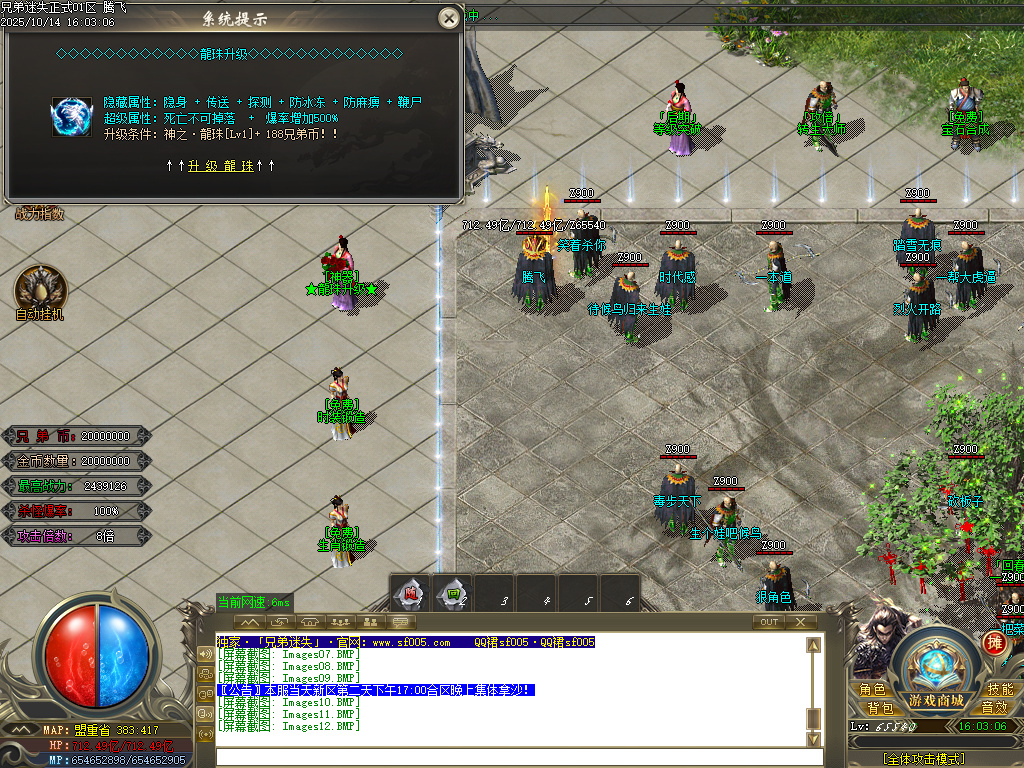Close the 系统提示 dialog
Image resolution: width=1024 pixels, height=768 pixels.
tap(450, 18)
